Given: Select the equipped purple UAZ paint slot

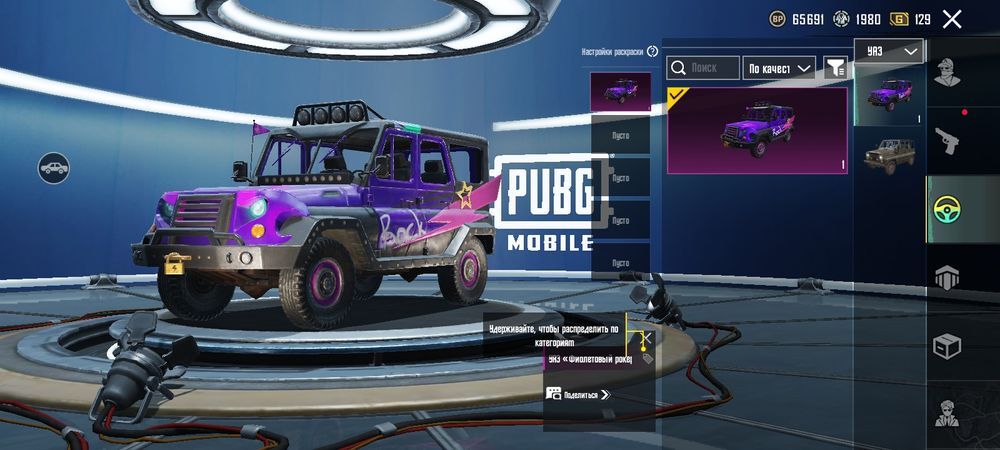Looking at the screenshot, I should pyautogui.click(x=620, y=93).
